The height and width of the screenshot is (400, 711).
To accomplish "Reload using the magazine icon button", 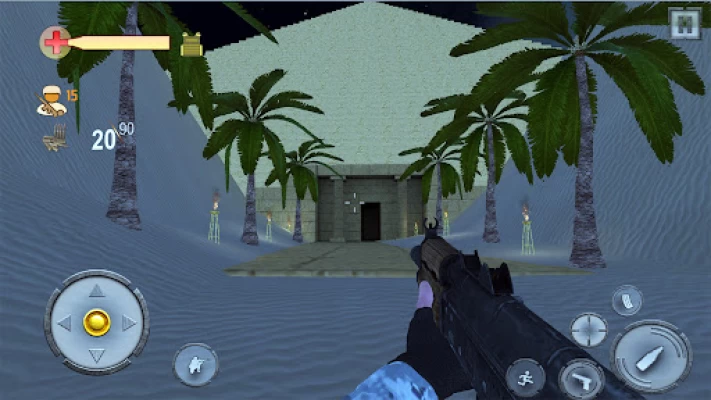I will coord(627,299).
